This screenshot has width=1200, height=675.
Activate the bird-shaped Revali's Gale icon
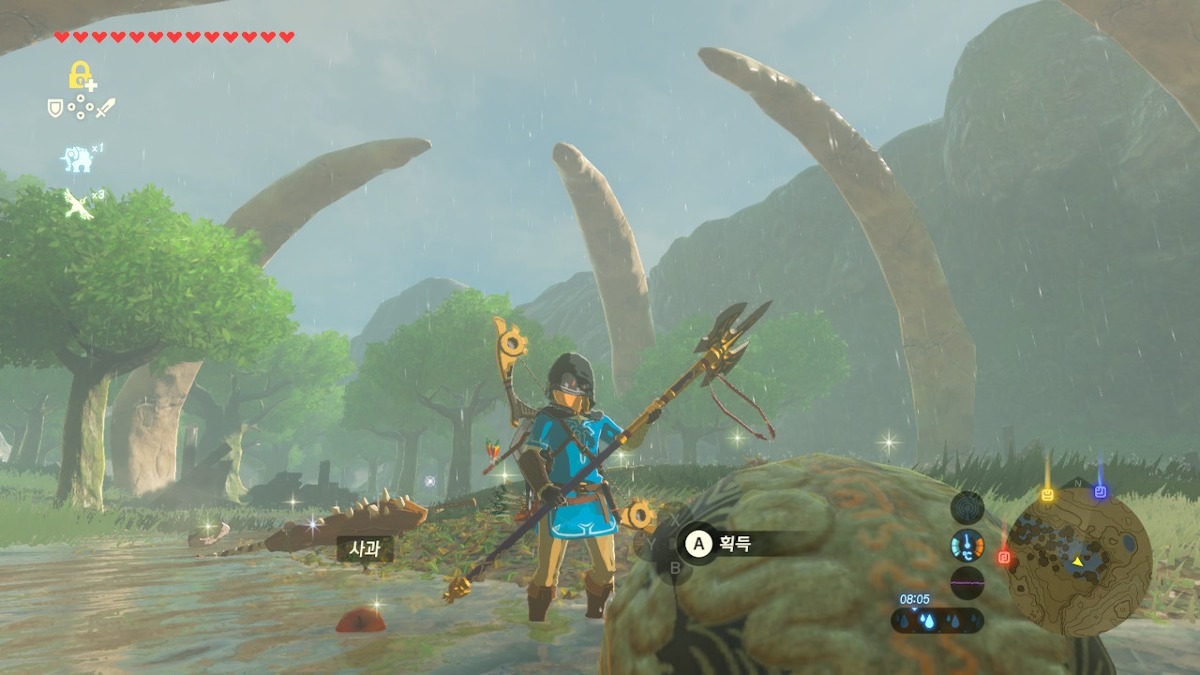(78, 203)
